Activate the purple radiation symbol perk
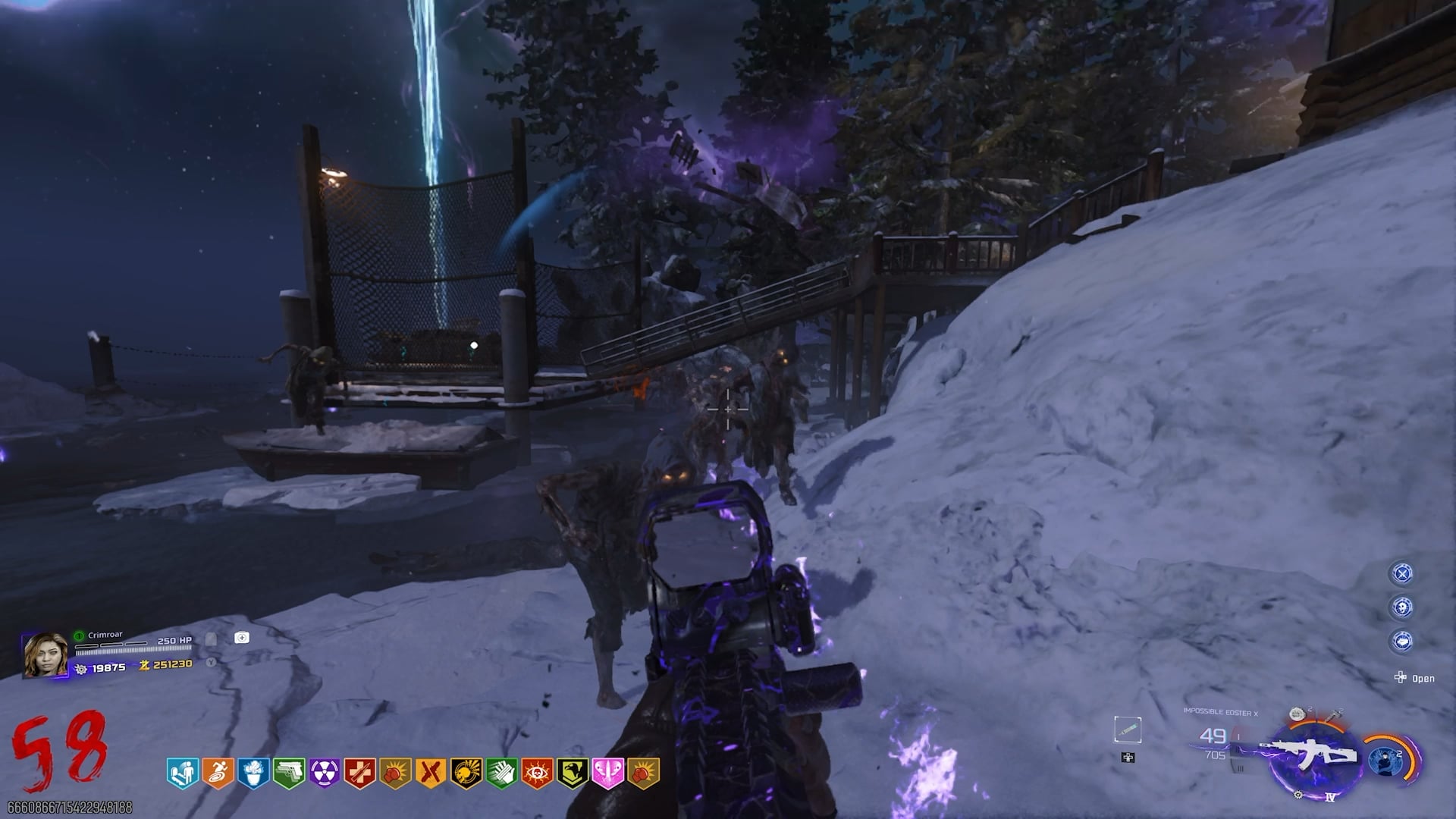1456x819 pixels. click(325, 773)
